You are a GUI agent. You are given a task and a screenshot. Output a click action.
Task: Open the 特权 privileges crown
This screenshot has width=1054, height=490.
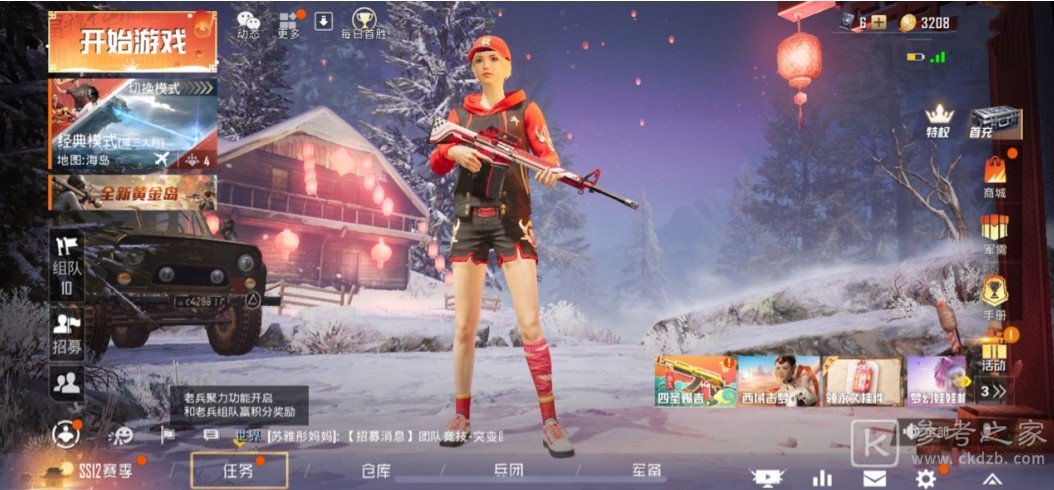pos(938,120)
